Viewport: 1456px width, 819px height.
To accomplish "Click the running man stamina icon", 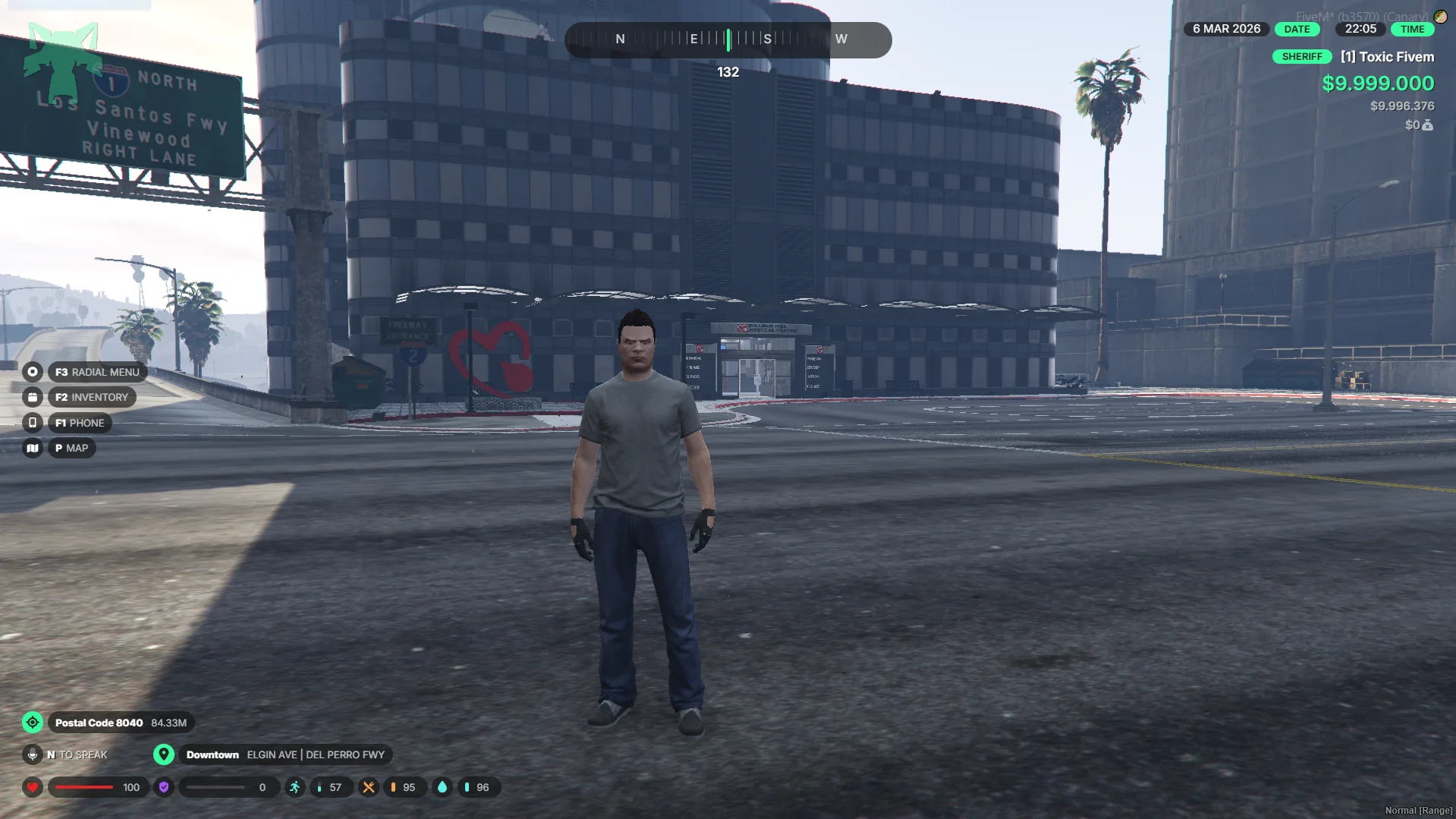I will click(294, 787).
